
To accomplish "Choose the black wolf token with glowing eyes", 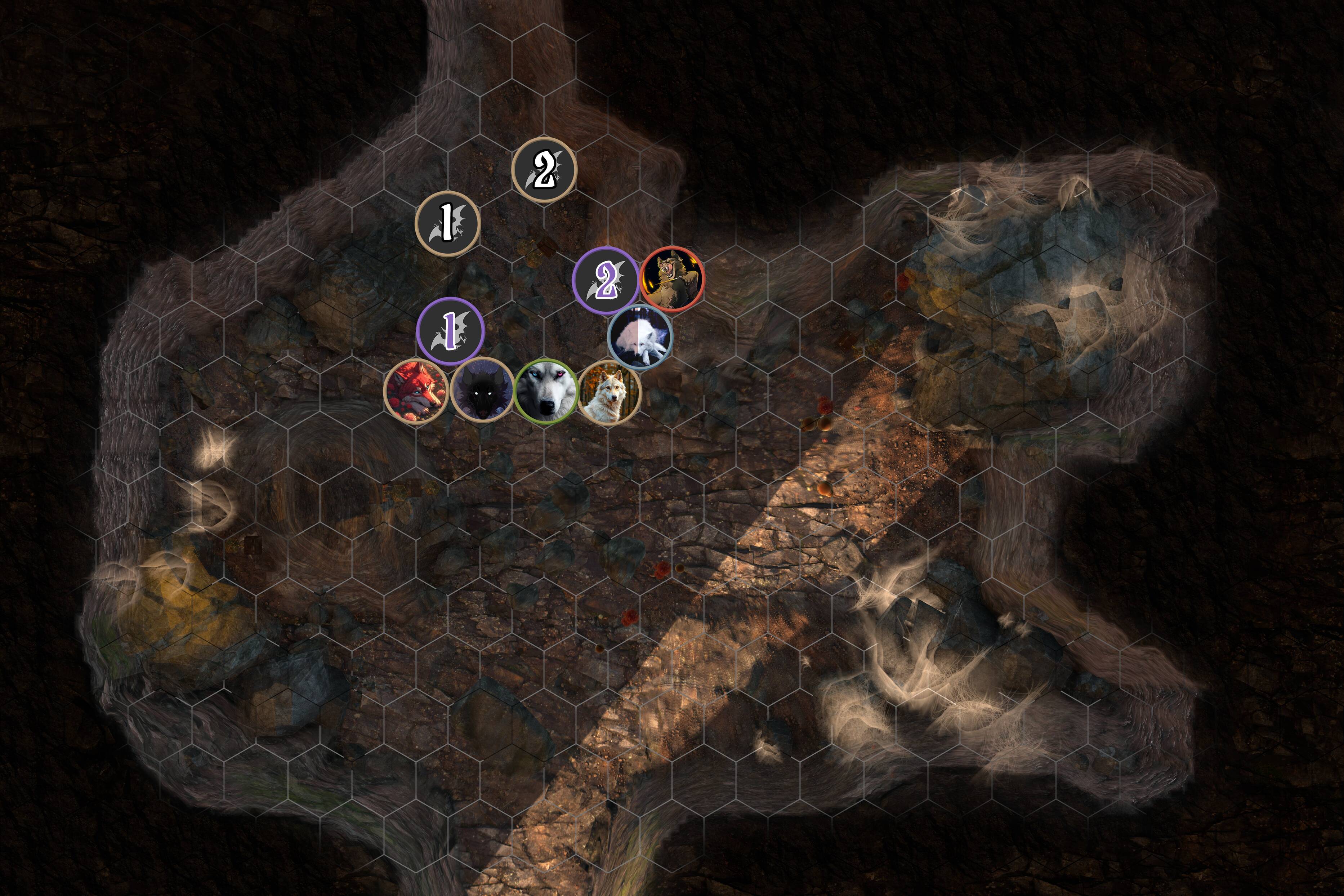I will pyautogui.click(x=482, y=391).
